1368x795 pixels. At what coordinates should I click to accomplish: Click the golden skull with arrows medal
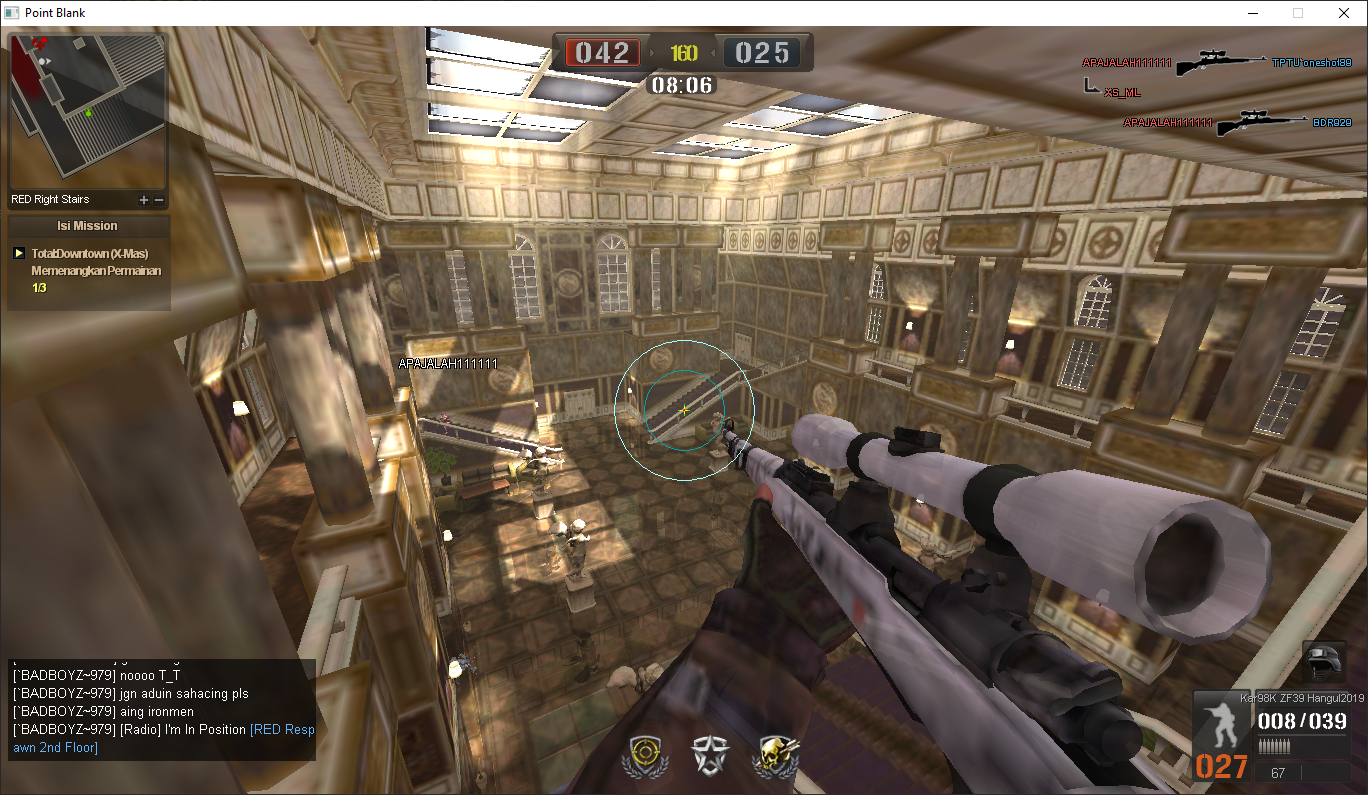click(776, 756)
